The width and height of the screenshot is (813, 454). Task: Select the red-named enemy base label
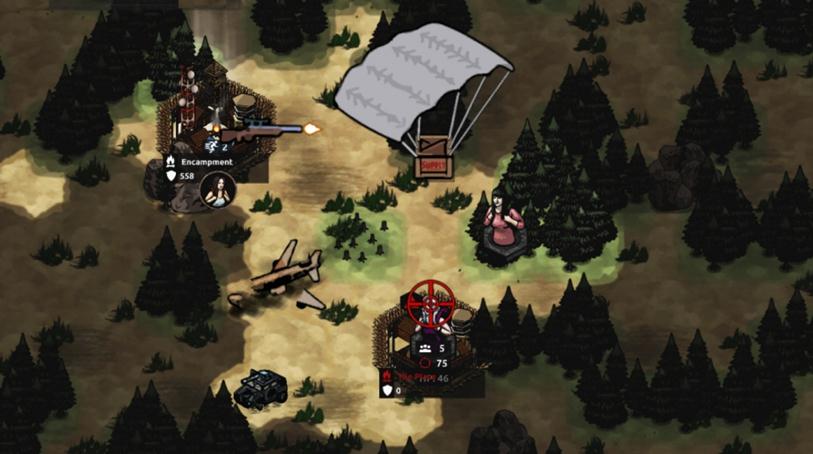pyautogui.click(x=416, y=378)
